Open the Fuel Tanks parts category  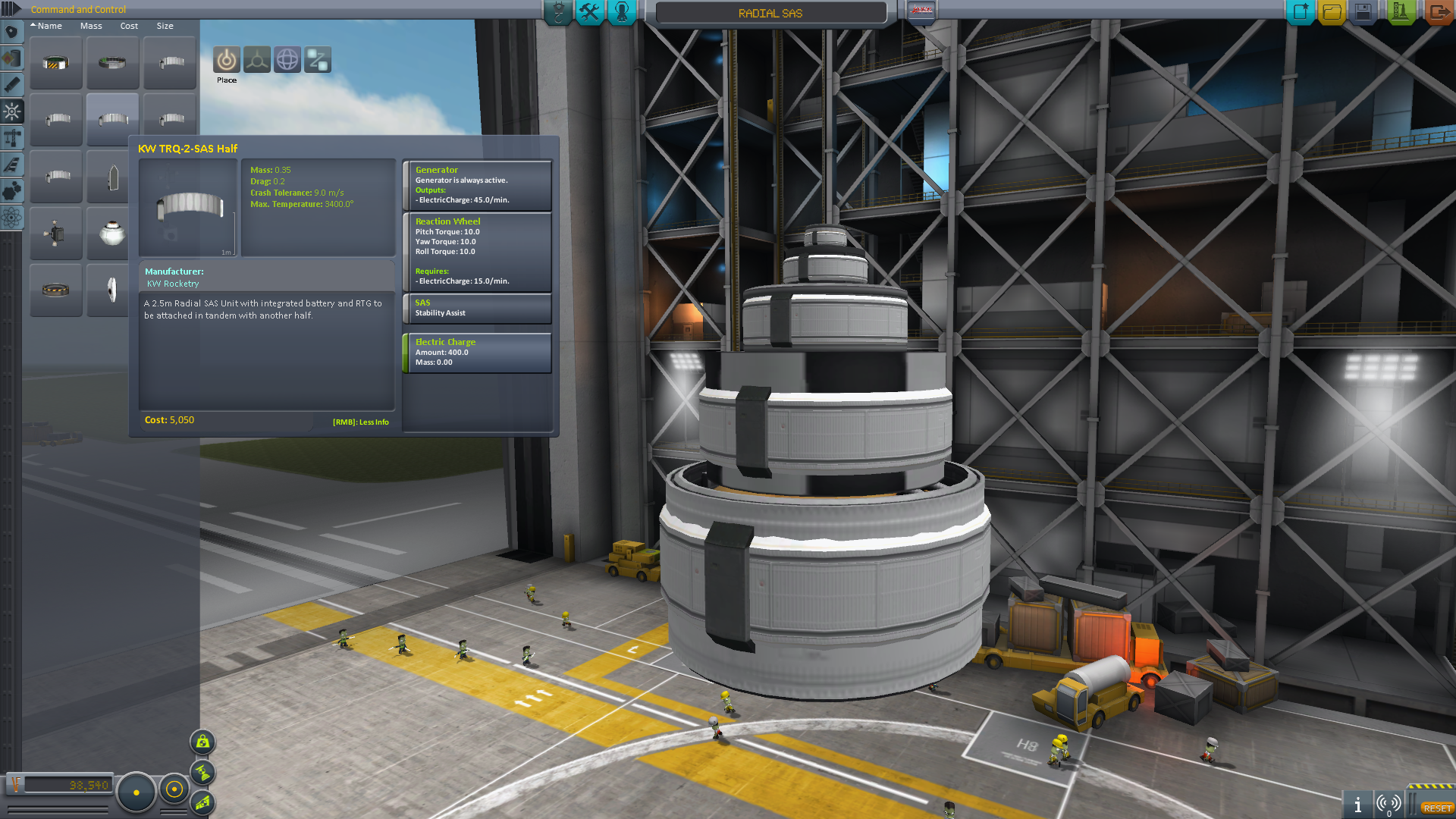[x=12, y=58]
